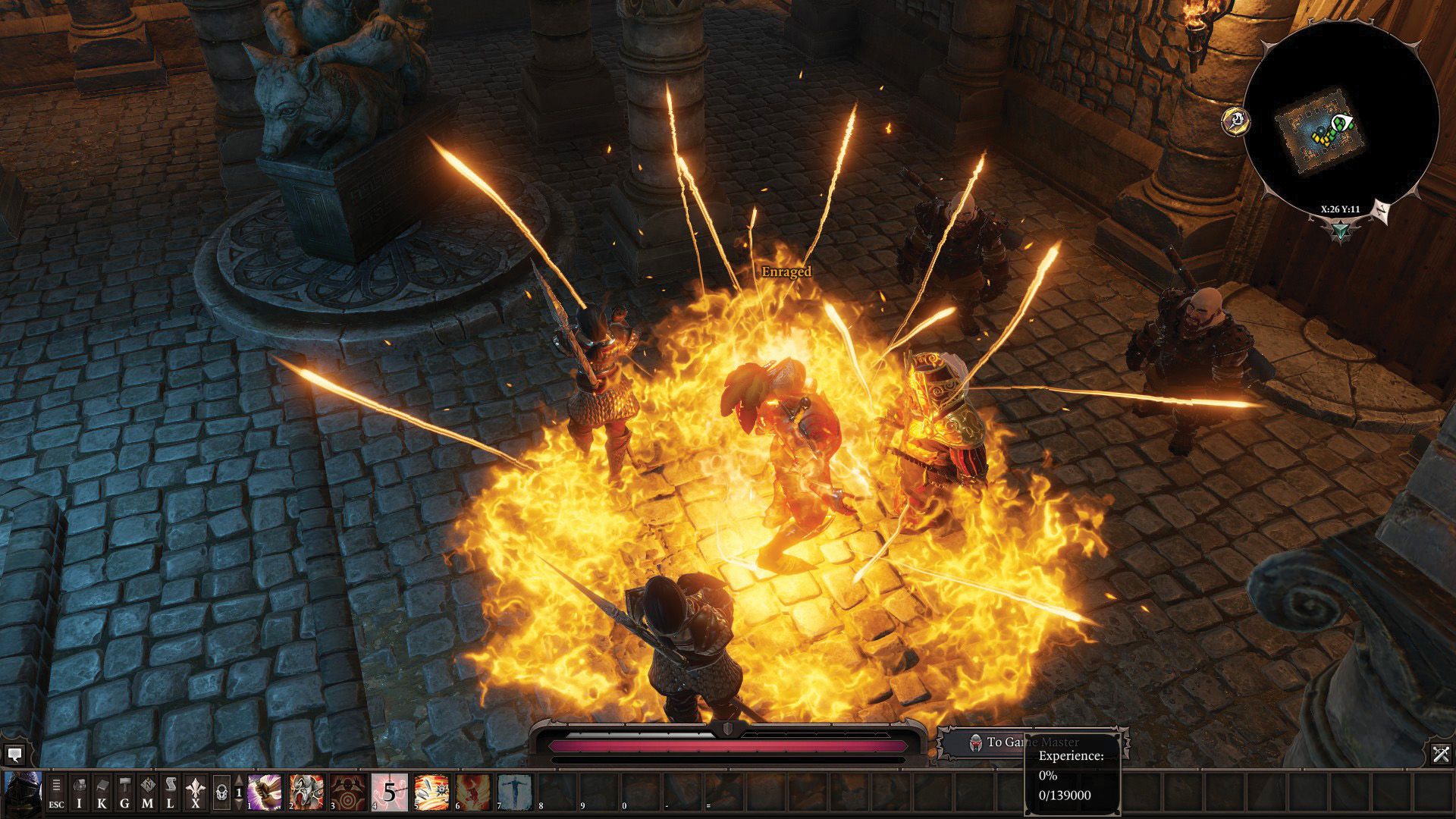
Task: Click the up arrow to switch hotbar
Action: pos(238,779)
